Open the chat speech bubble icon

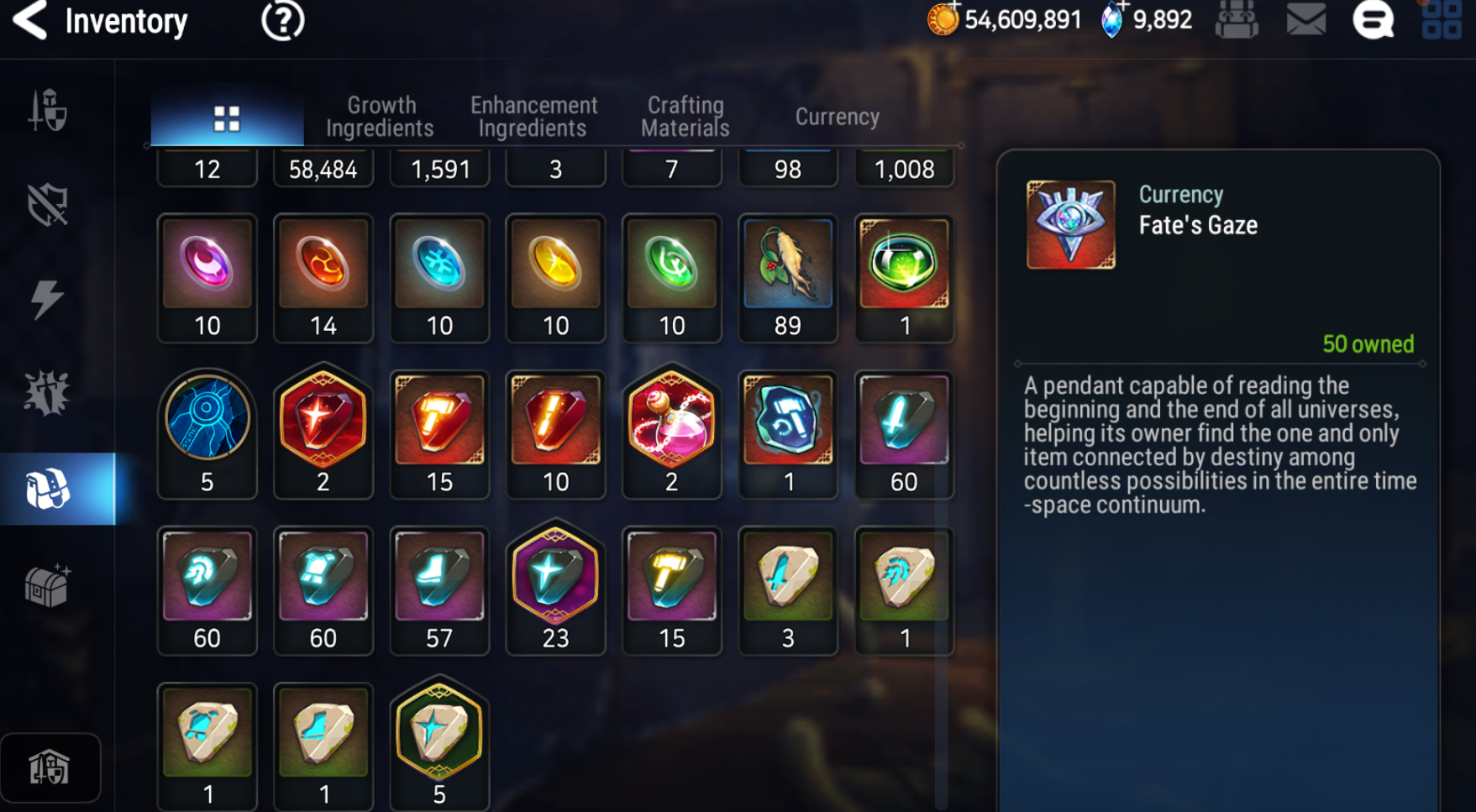tap(1373, 20)
